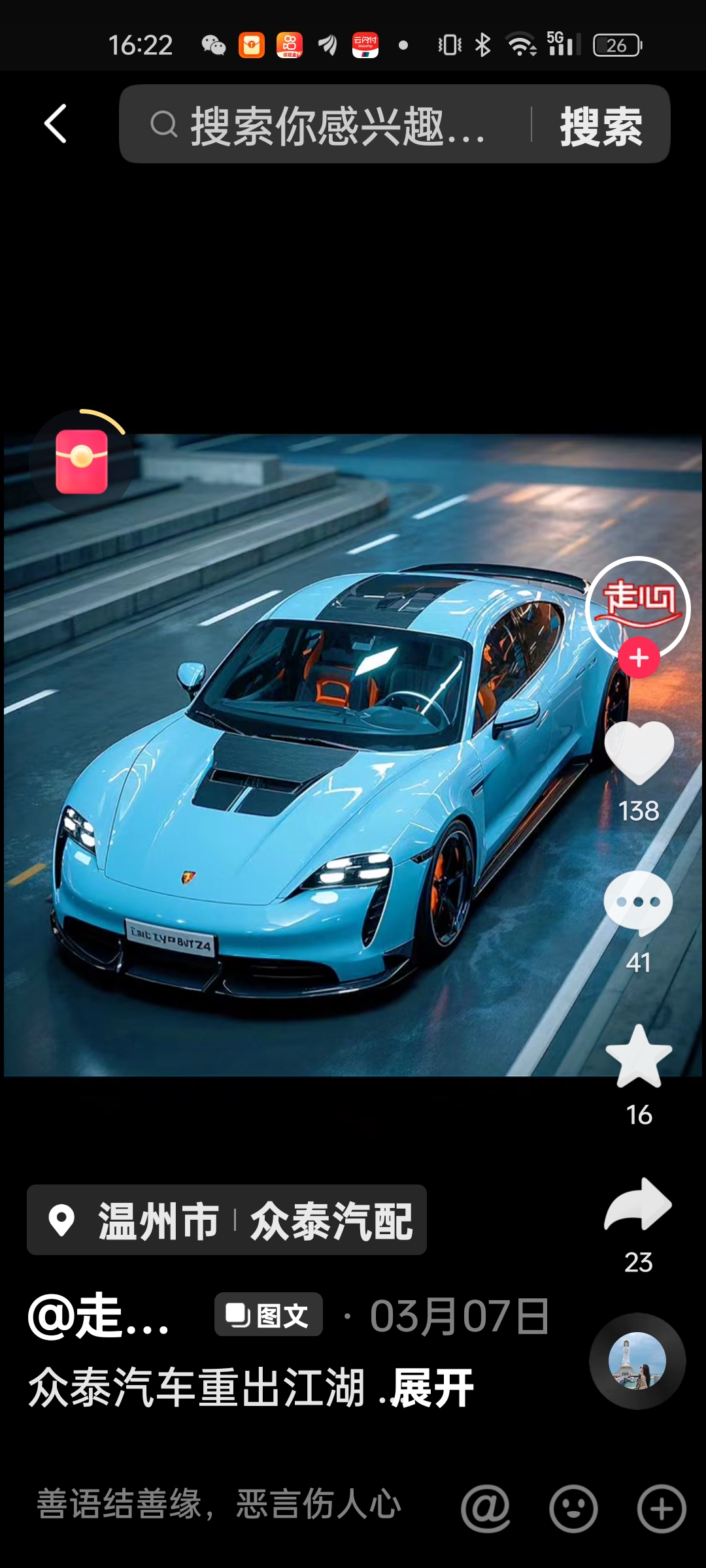Open the @走… author name
This screenshot has width=706, height=1568.
99,1316
